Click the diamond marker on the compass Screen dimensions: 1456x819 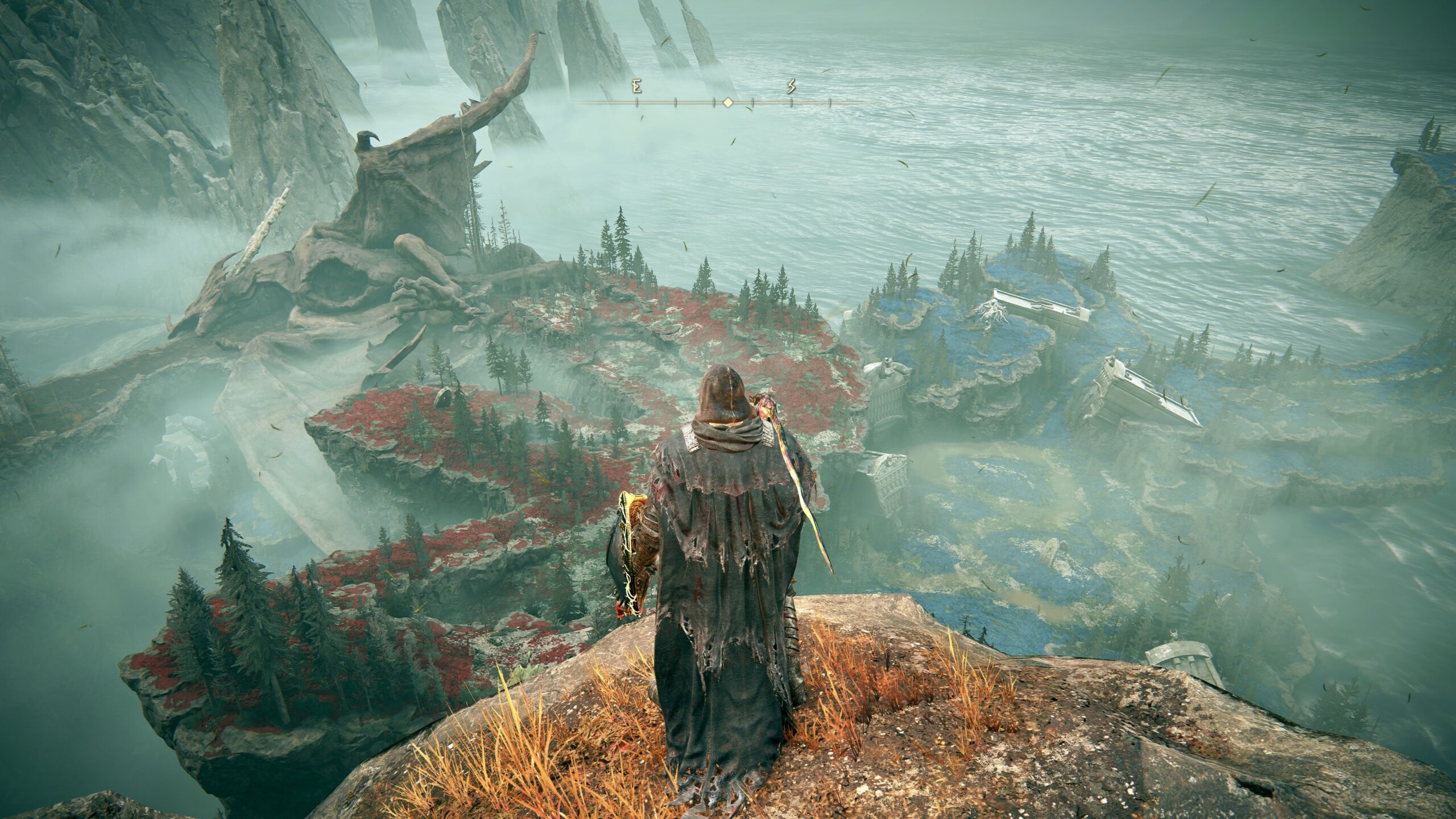pos(727,103)
